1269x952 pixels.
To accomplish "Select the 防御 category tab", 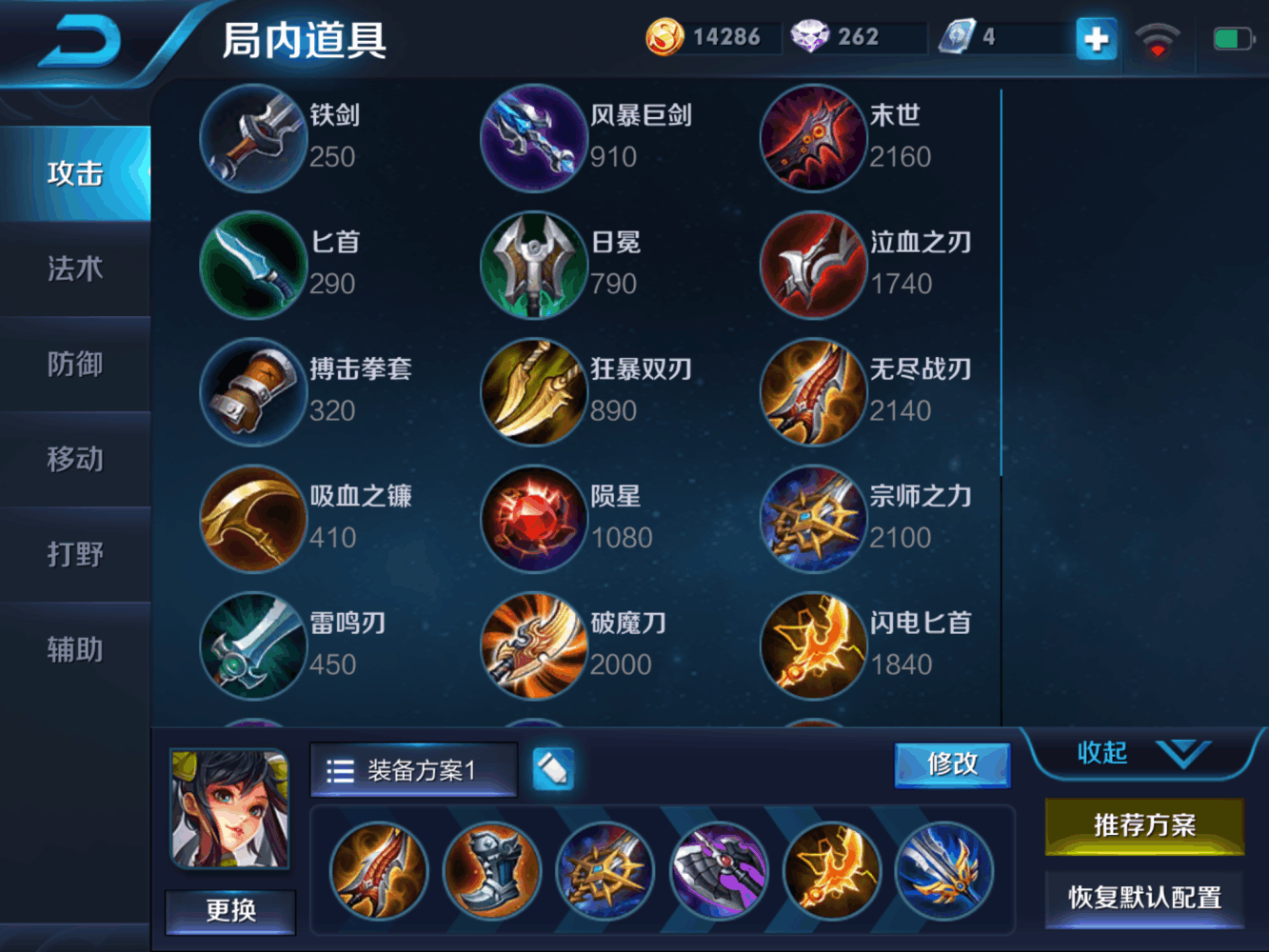I will [75, 365].
